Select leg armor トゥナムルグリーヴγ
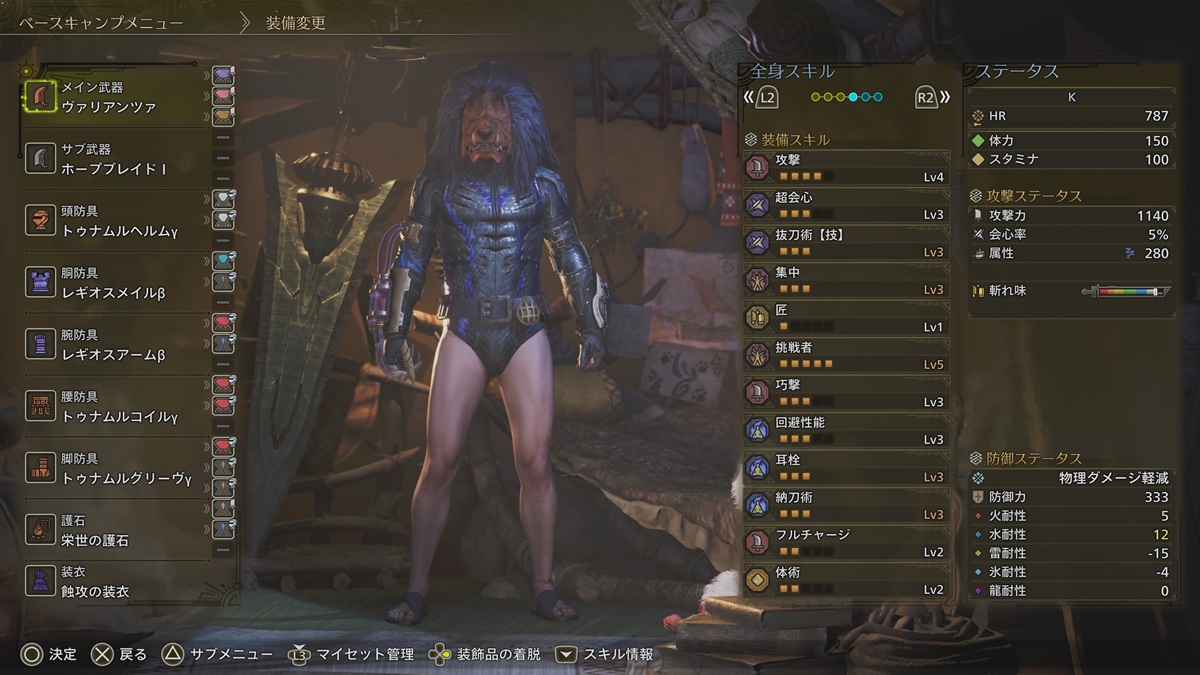Viewport: 1200px width, 675px height. (115, 468)
